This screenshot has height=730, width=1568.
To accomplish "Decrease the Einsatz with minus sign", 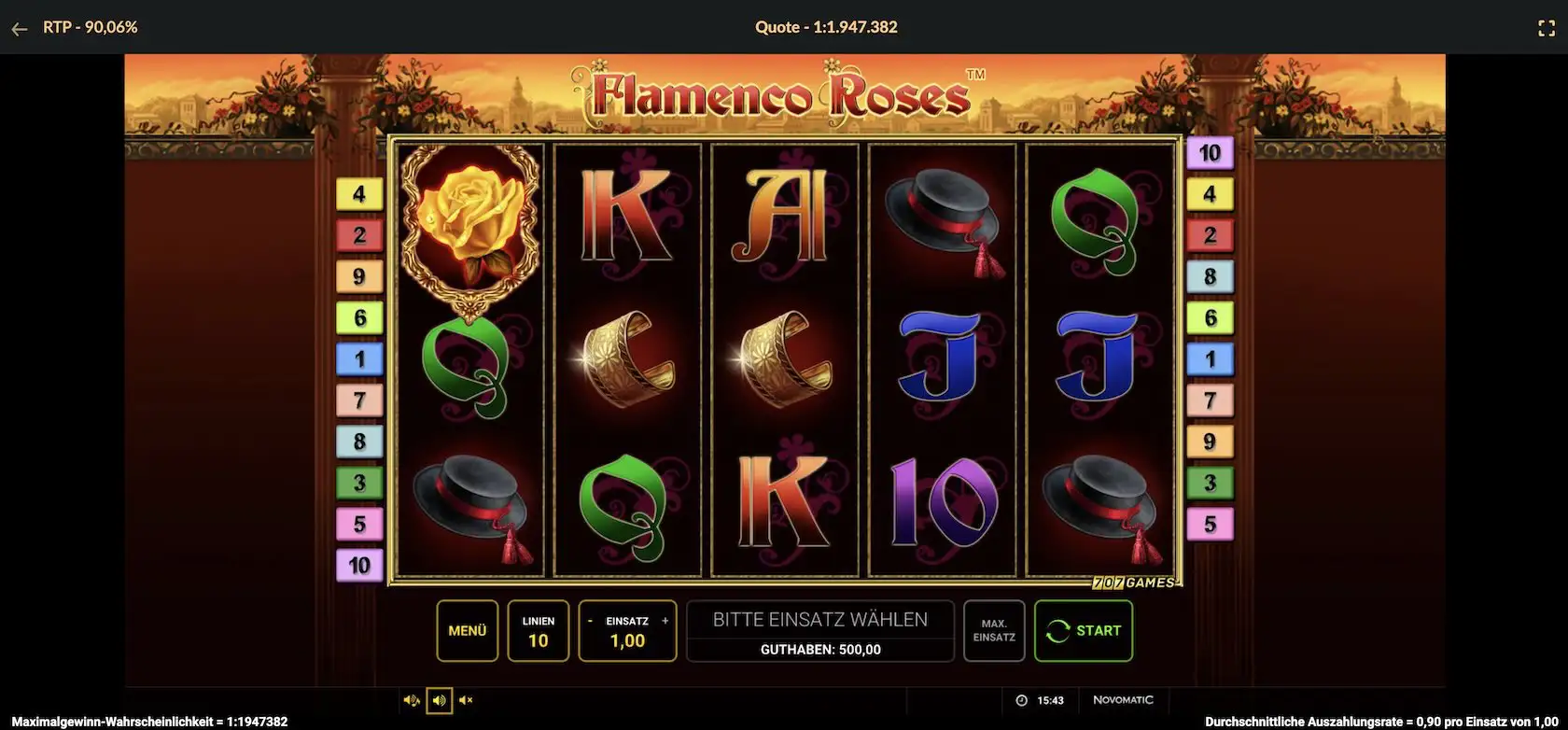I will coord(590,619).
